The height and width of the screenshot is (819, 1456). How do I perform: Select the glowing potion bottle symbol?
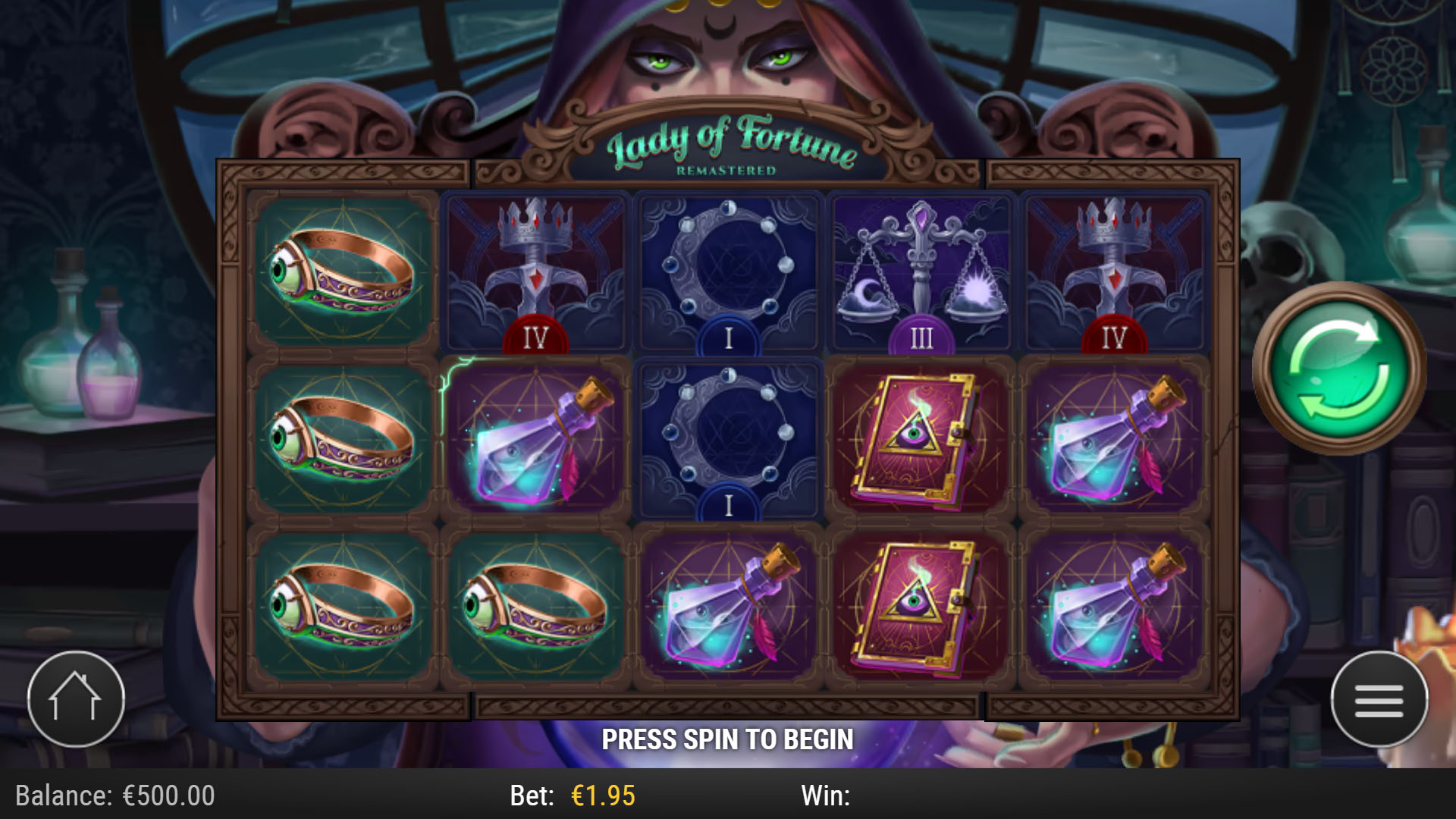point(535,438)
